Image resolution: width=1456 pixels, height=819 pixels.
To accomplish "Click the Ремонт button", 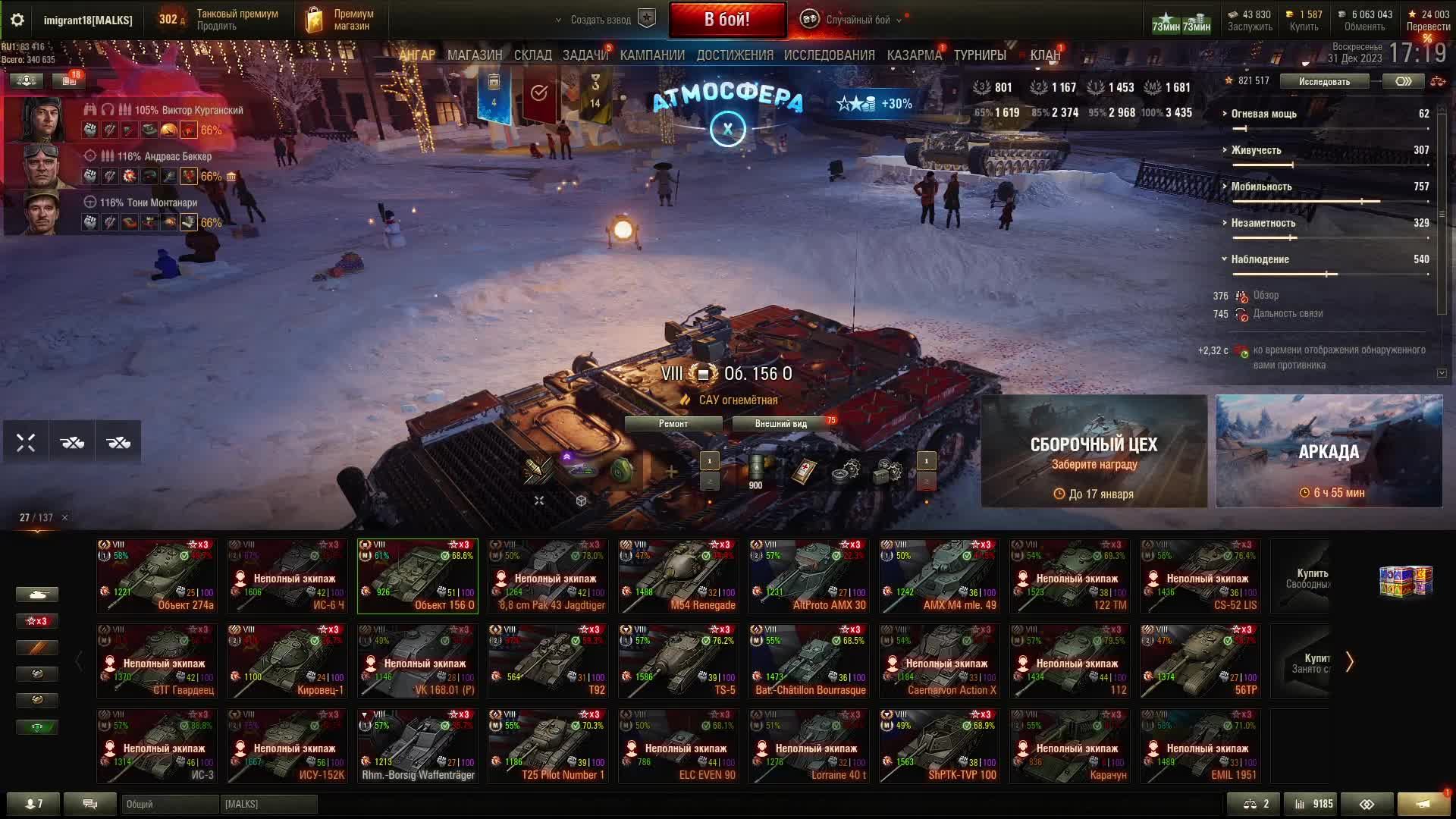I will point(673,424).
